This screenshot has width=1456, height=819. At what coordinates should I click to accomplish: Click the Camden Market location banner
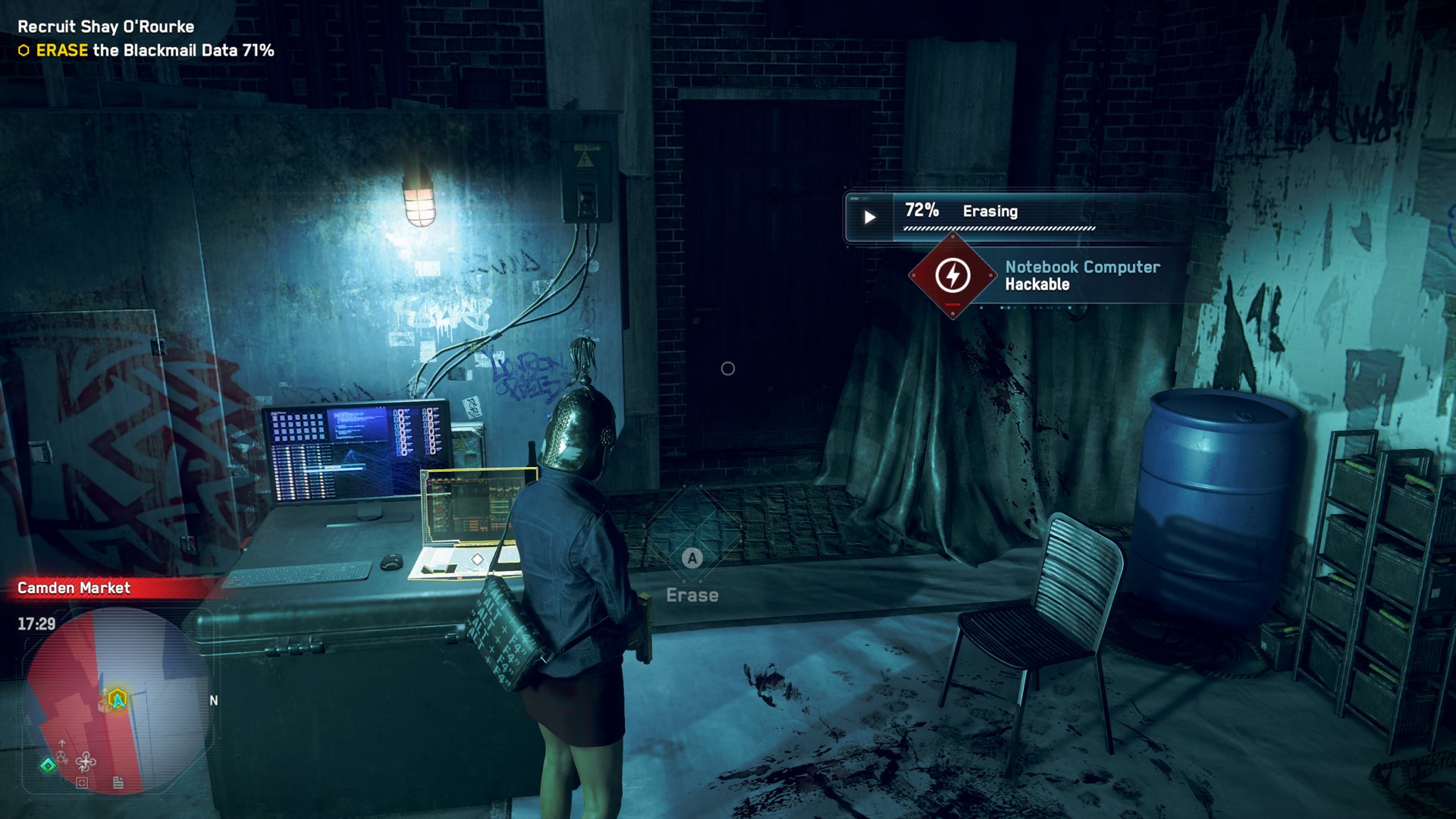tap(74, 588)
